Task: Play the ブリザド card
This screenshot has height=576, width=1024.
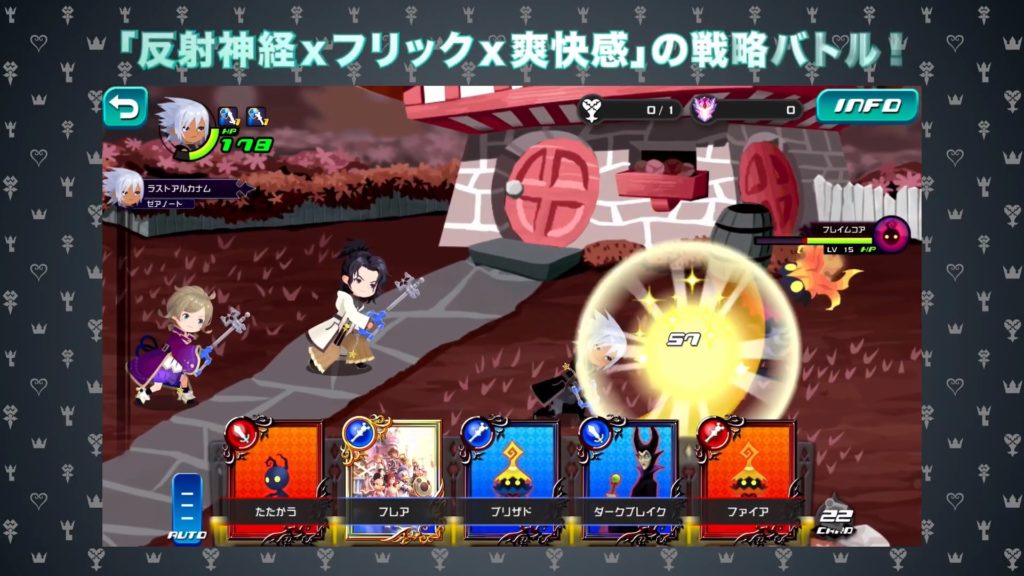Action: click(x=508, y=480)
